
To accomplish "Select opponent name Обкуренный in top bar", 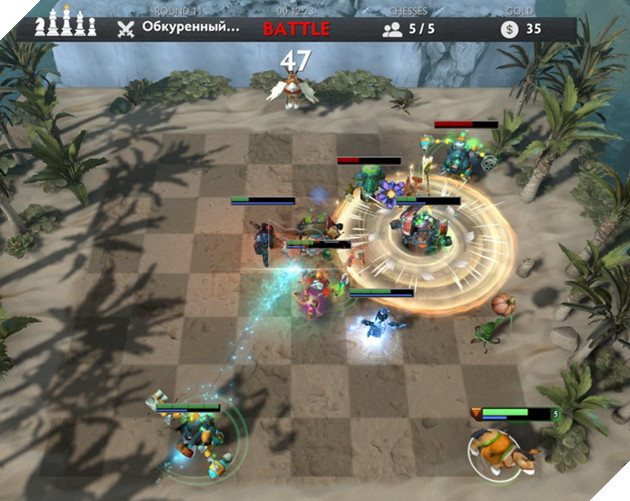I will (190, 28).
